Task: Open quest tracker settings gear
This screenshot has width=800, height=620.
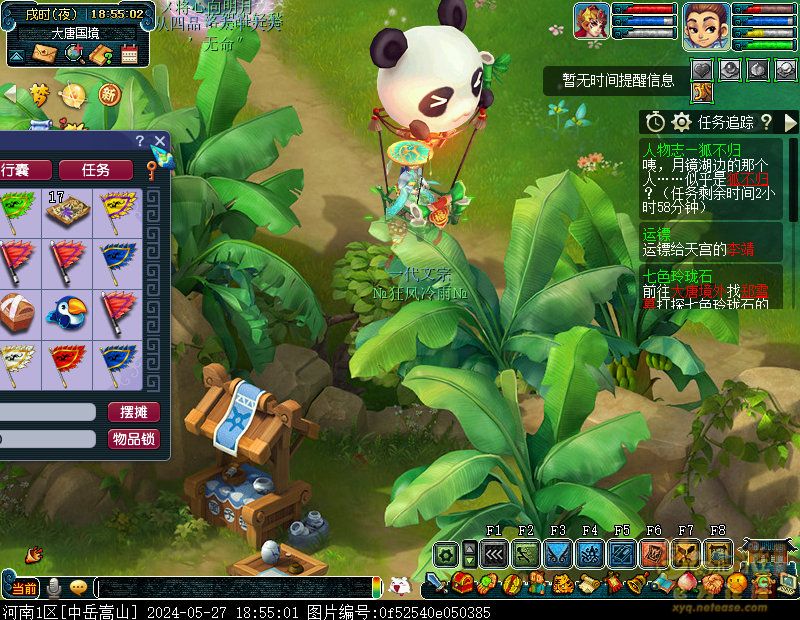Action: click(x=682, y=122)
